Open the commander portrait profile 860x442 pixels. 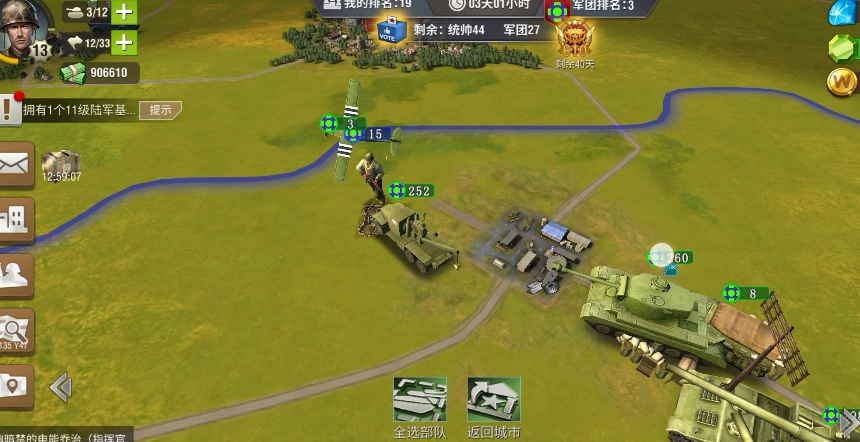[x=25, y=30]
